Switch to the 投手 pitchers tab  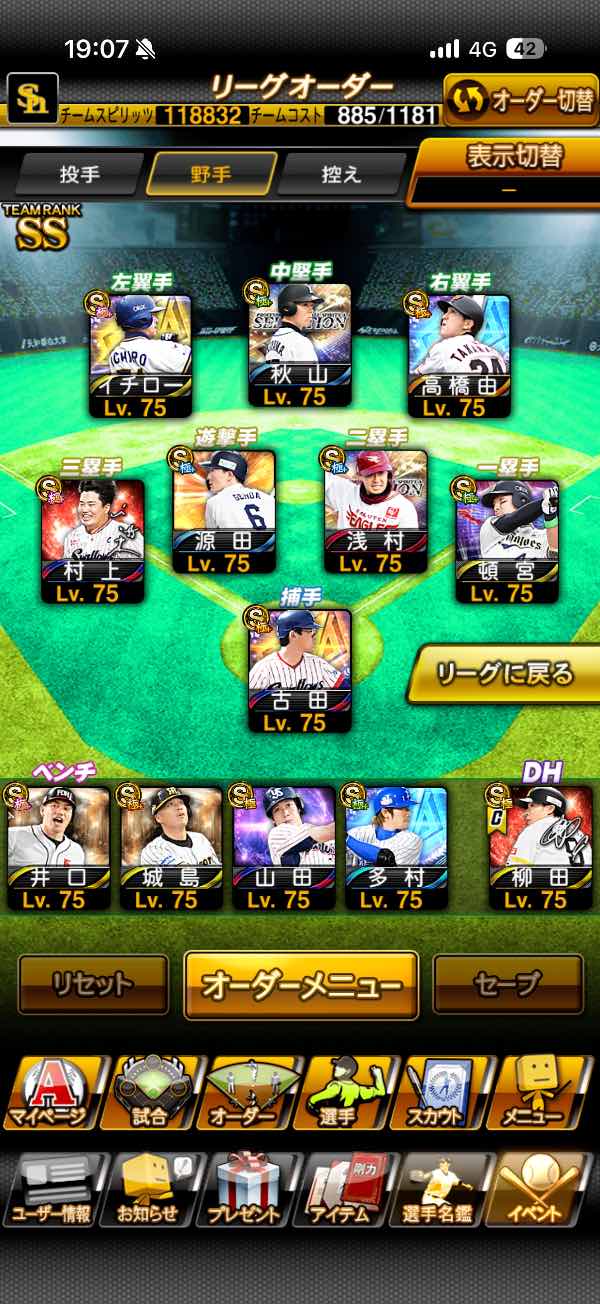[80, 174]
